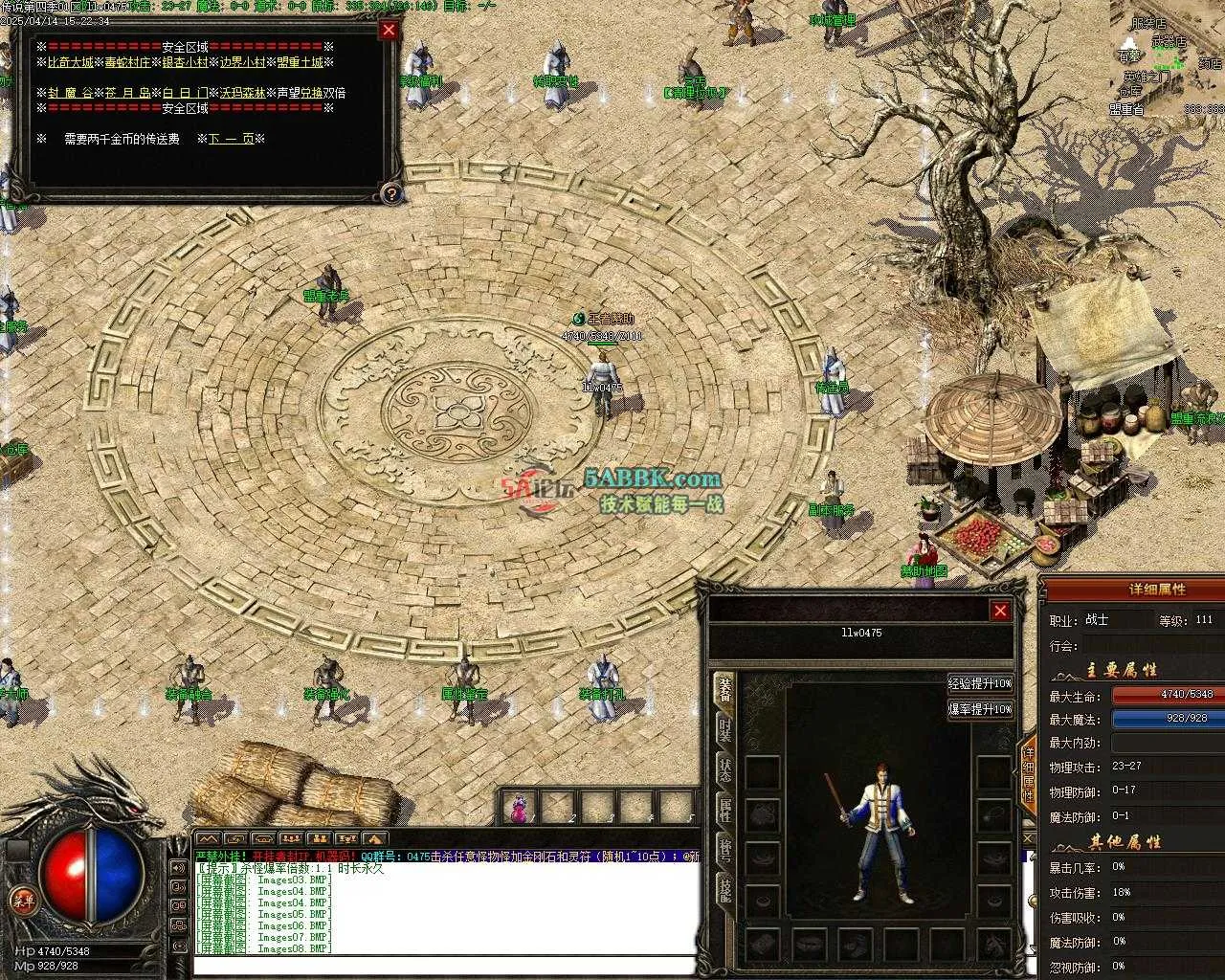Open the round 菜单 menu button

[21, 901]
